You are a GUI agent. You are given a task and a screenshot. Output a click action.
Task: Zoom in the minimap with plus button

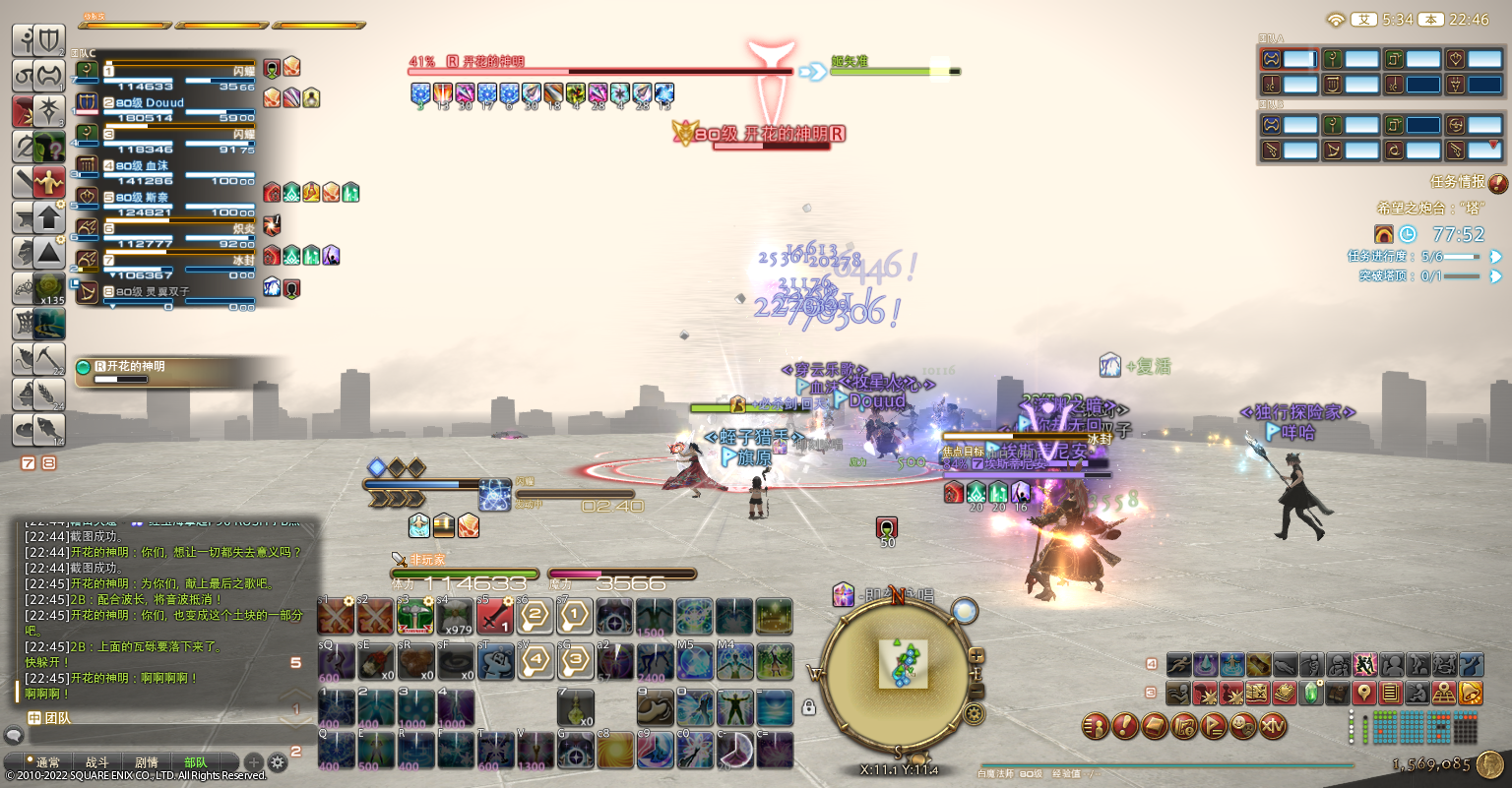[x=976, y=655]
